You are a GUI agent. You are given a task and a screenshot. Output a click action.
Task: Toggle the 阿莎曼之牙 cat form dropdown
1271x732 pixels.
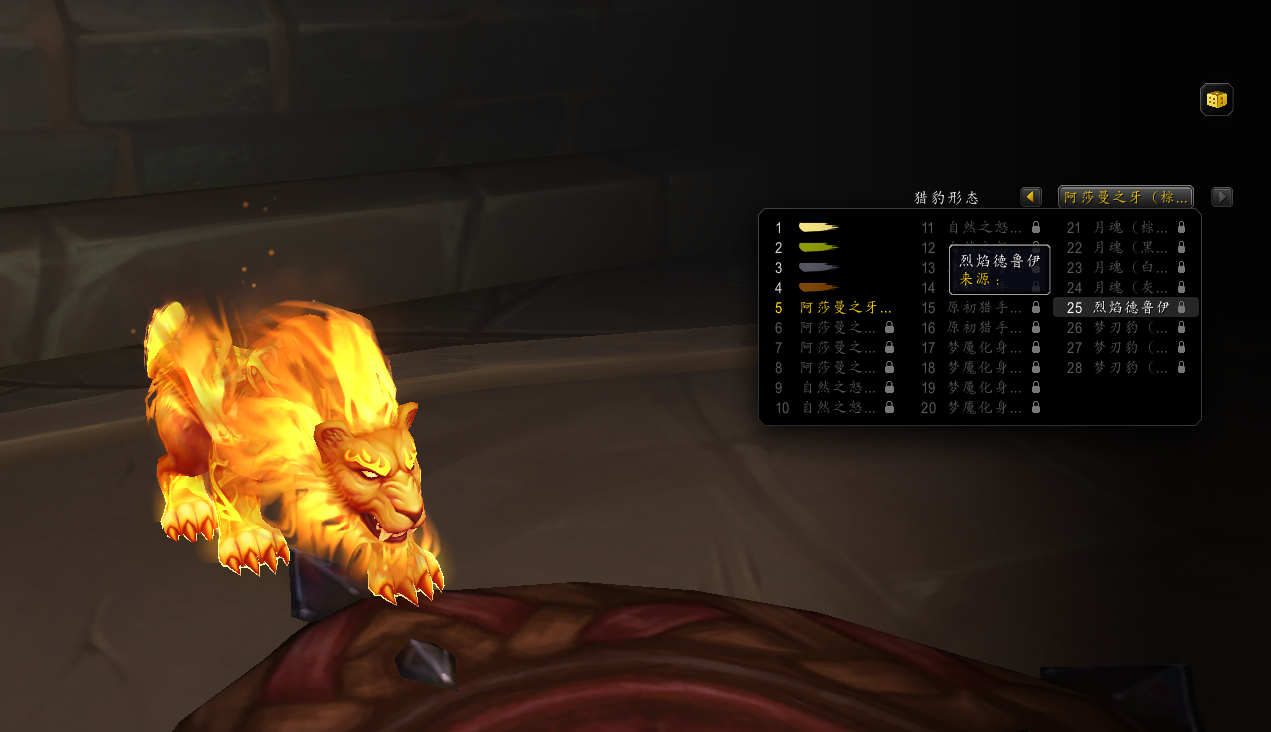pyautogui.click(x=1125, y=197)
